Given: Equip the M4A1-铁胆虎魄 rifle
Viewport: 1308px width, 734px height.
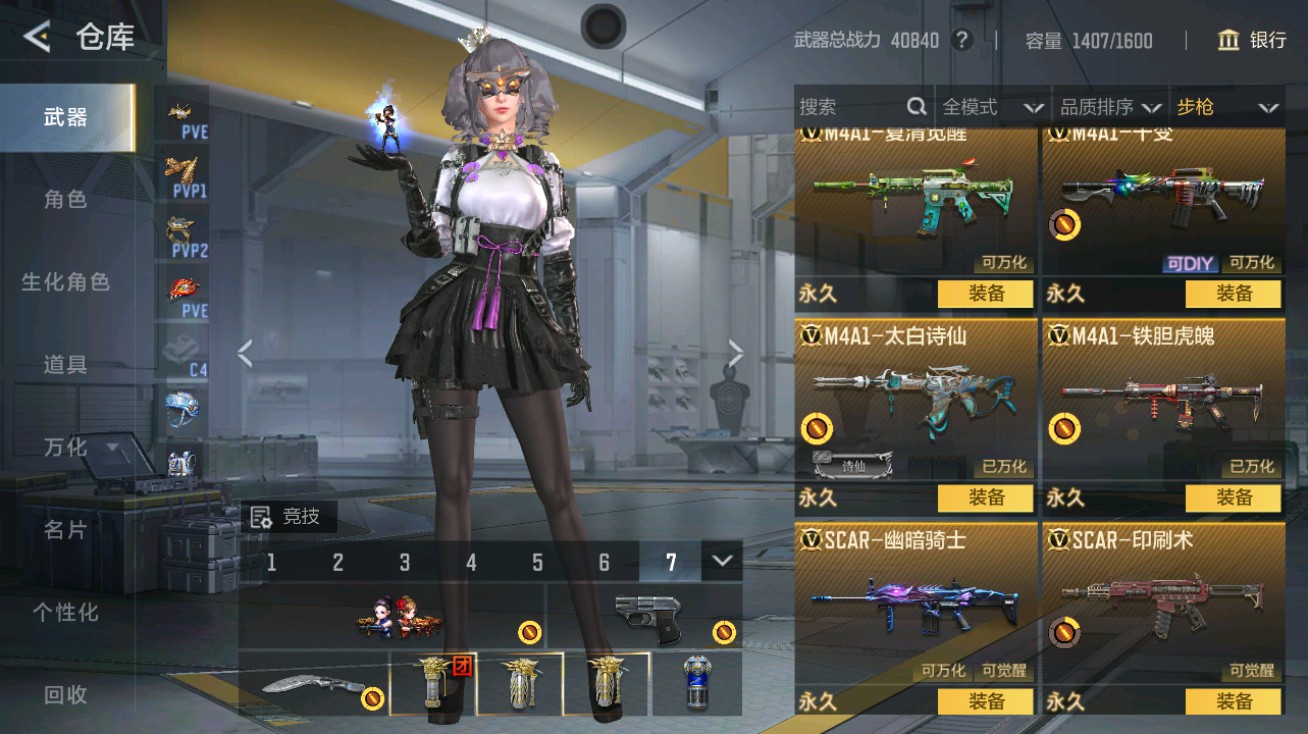Looking at the screenshot, I should pos(1233,497).
